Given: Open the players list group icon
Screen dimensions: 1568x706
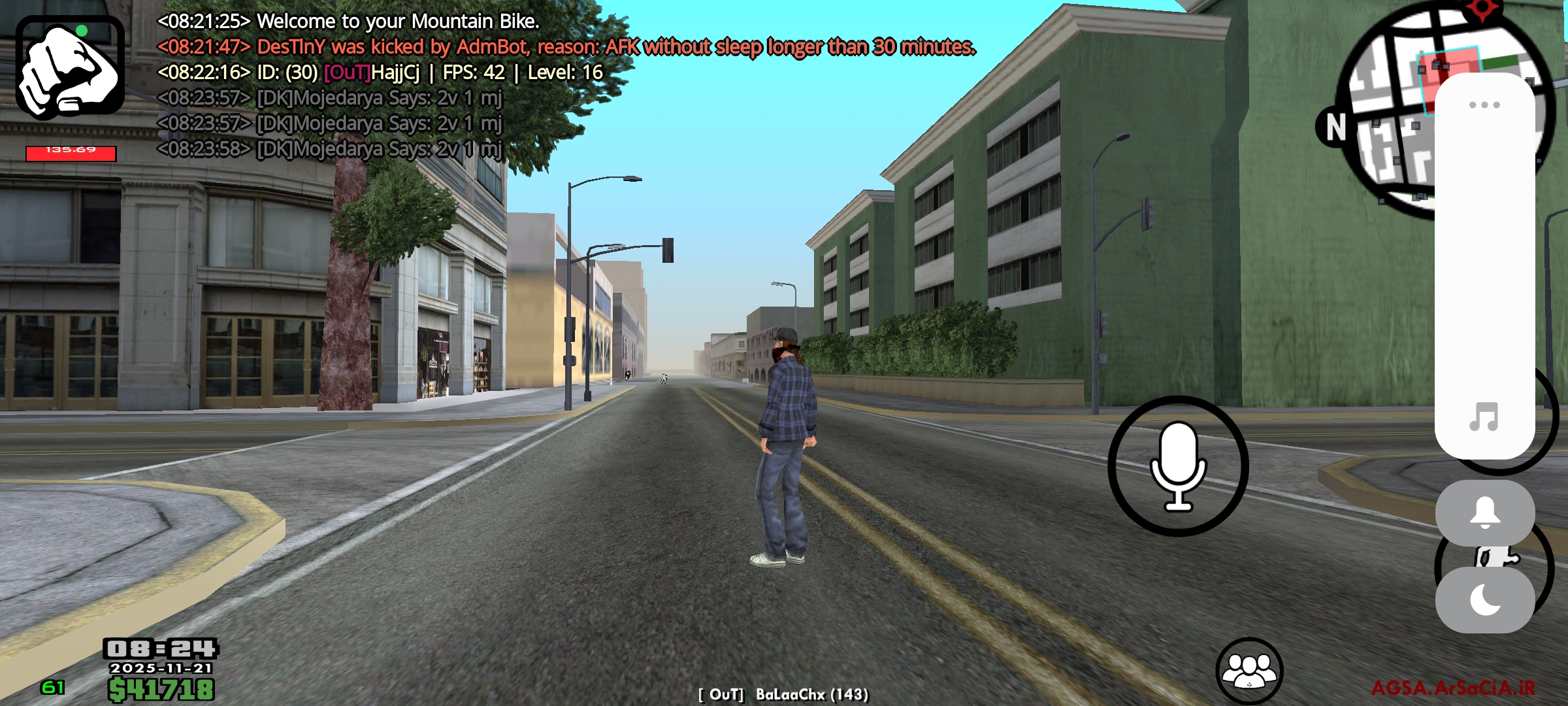Looking at the screenshot, I should pos(1249,670).
